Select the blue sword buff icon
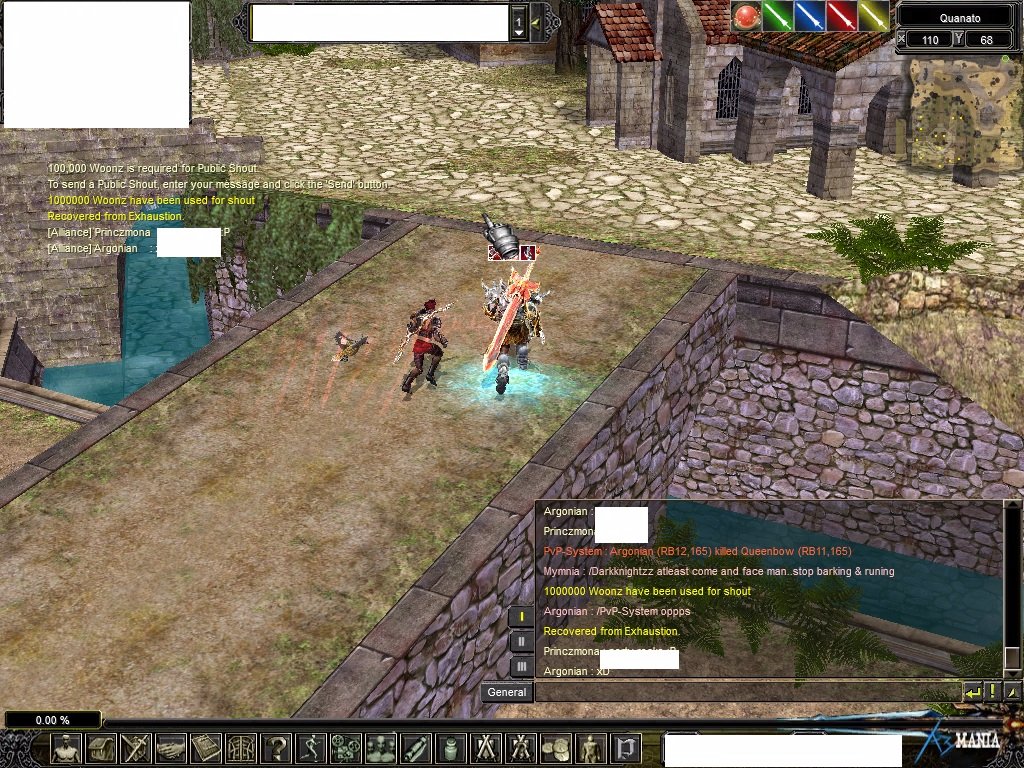 tap(809, 16)
